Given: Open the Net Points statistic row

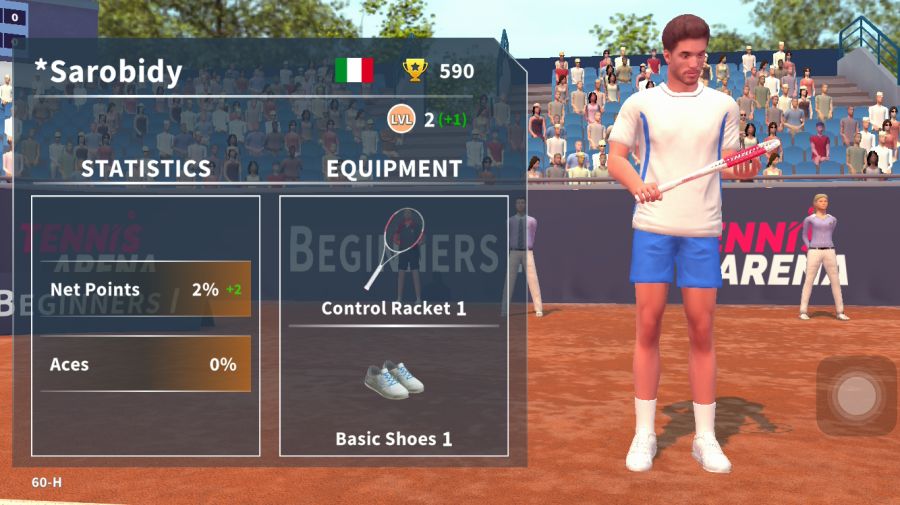Looking at the screenshot, I should click(x=145, y=290).
